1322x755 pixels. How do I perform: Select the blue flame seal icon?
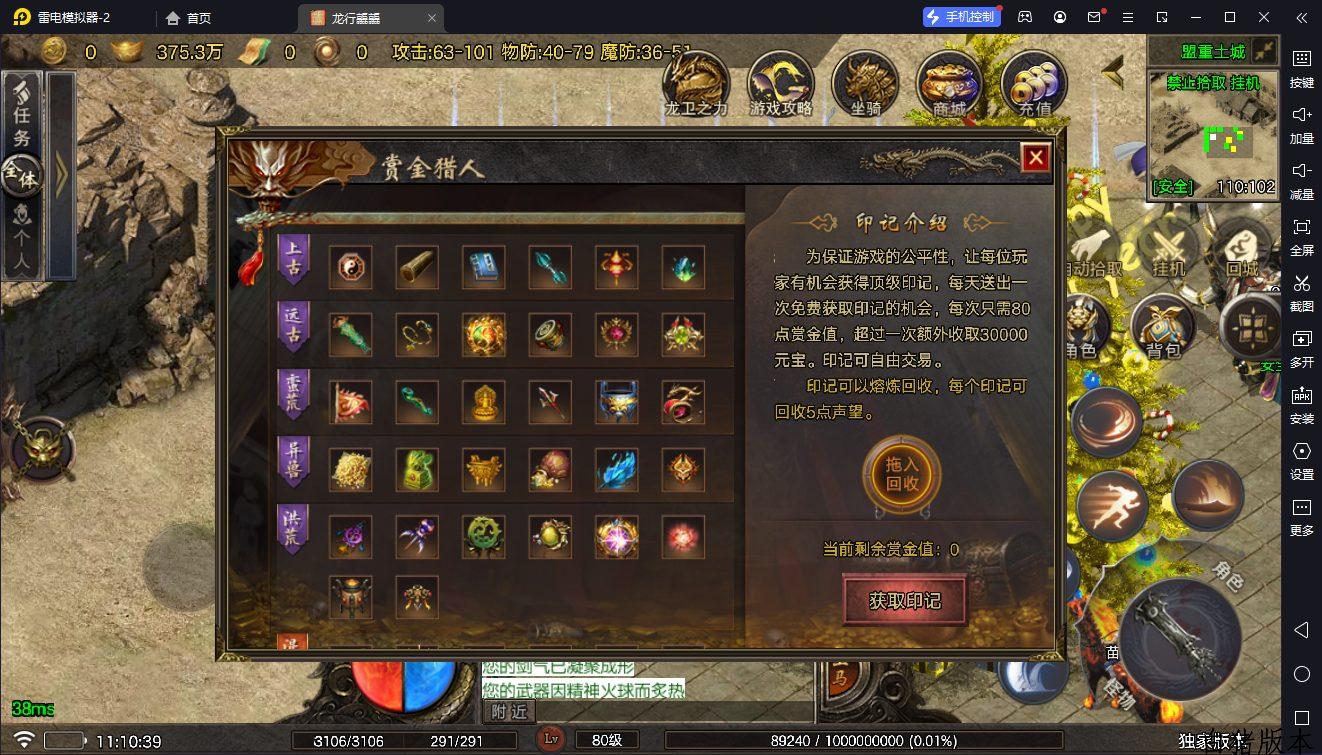click(x=616, y=469)
